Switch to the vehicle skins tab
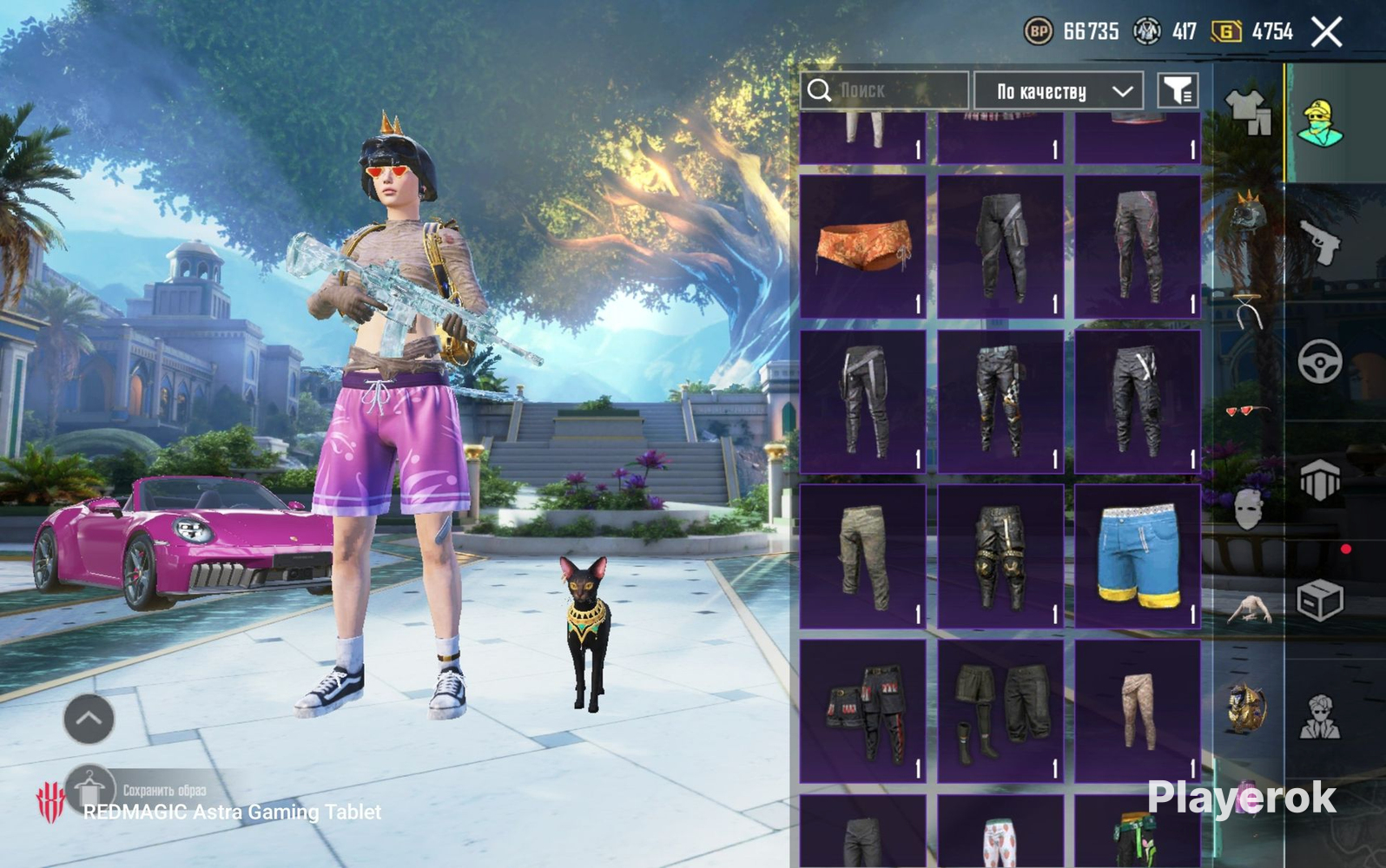Image resolution: width=1386 pixels, height=868 pixels. 1320,360
